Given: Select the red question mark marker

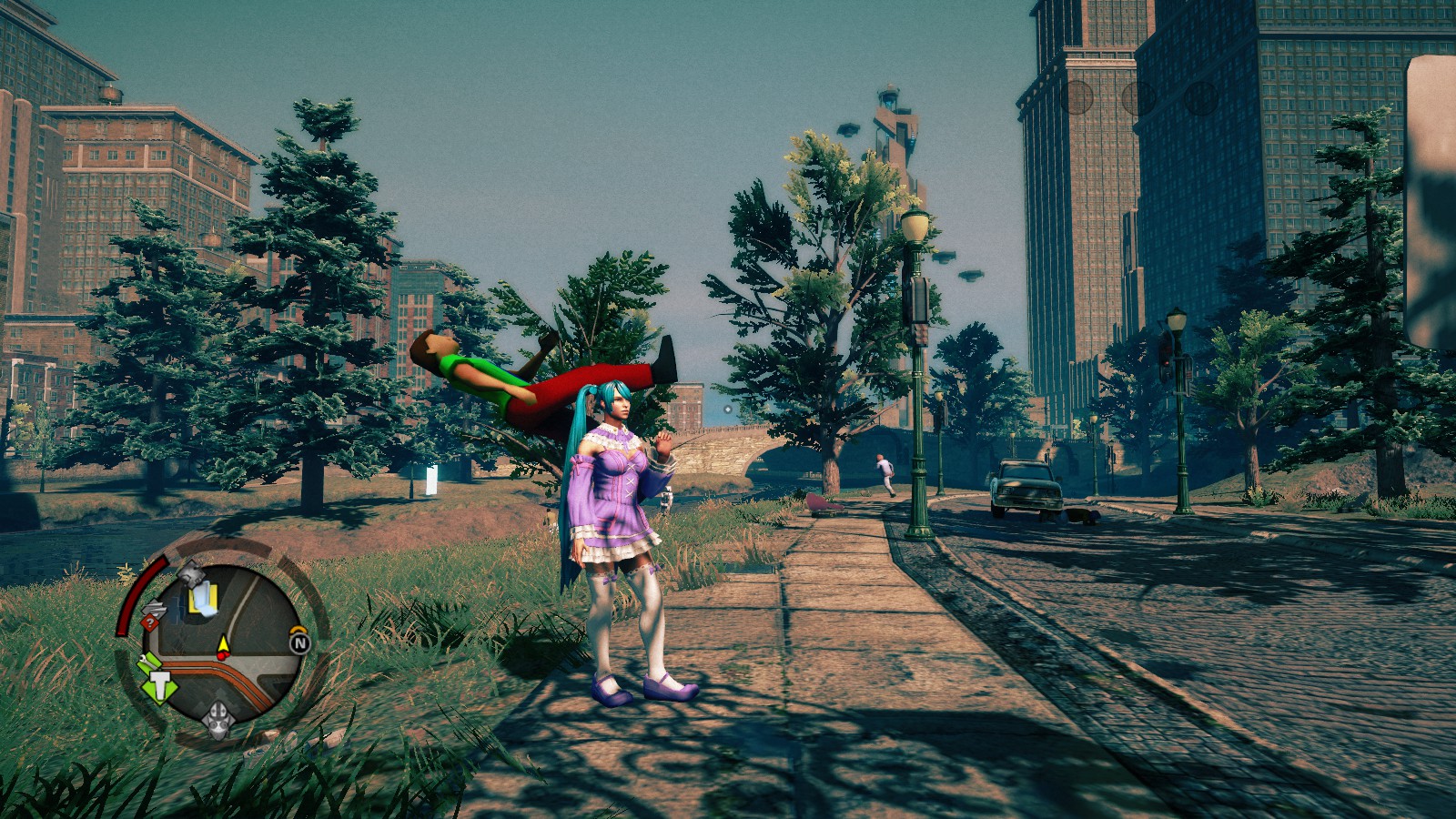Looking at the screenshot, I should (x=148, y=622).
